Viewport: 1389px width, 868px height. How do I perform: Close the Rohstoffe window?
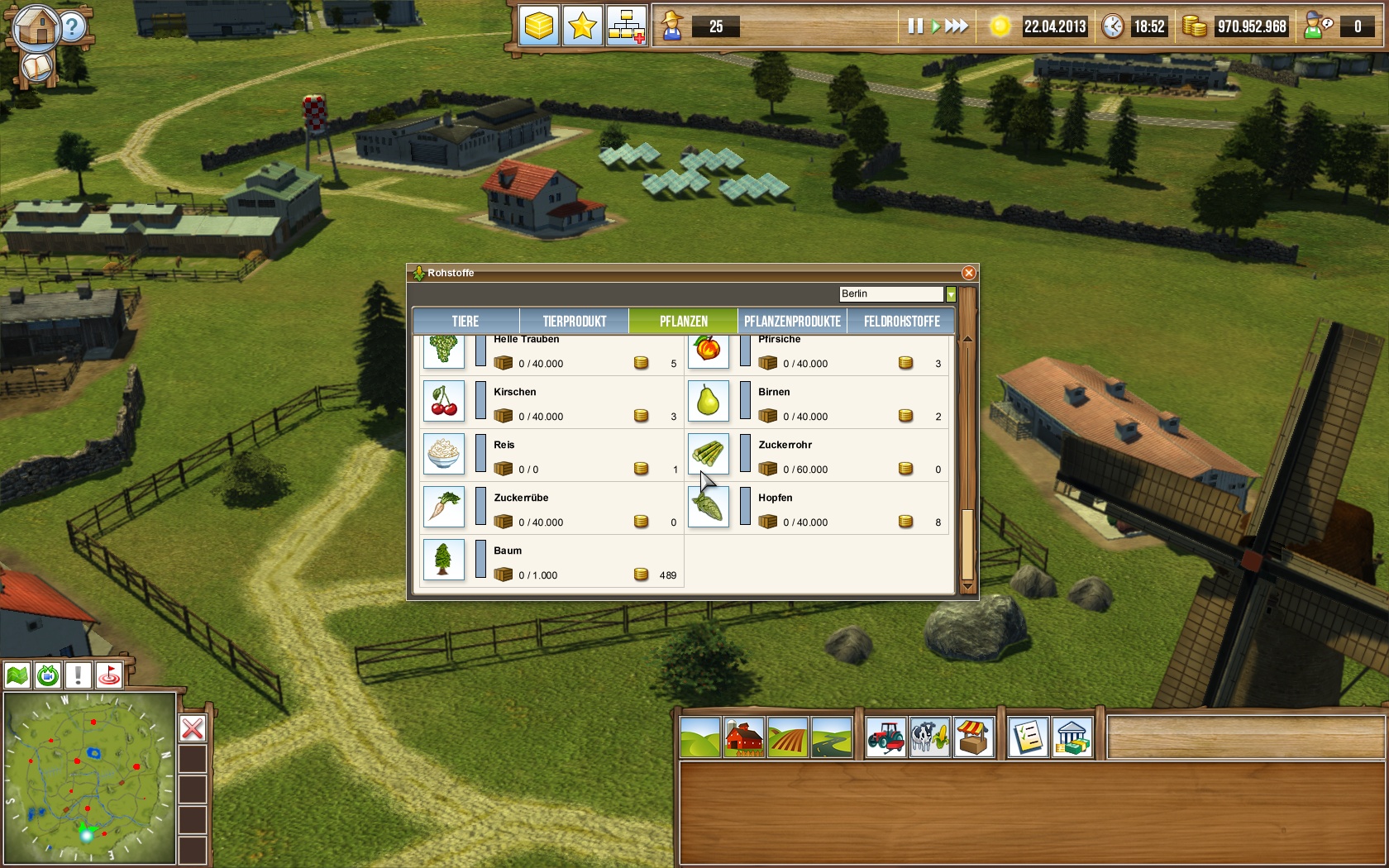click(x=969, y=273)
